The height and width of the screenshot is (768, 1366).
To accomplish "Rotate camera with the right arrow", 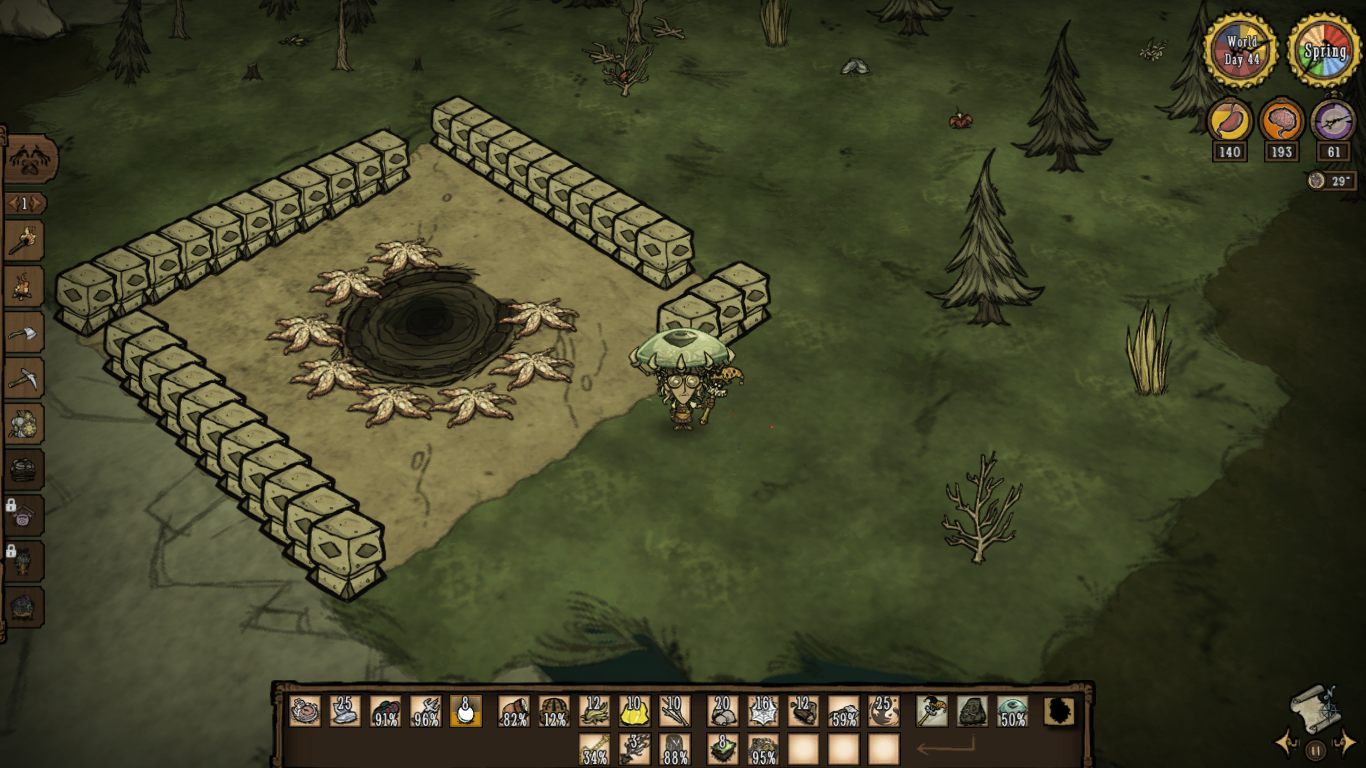I will (x=1347, y=742).
